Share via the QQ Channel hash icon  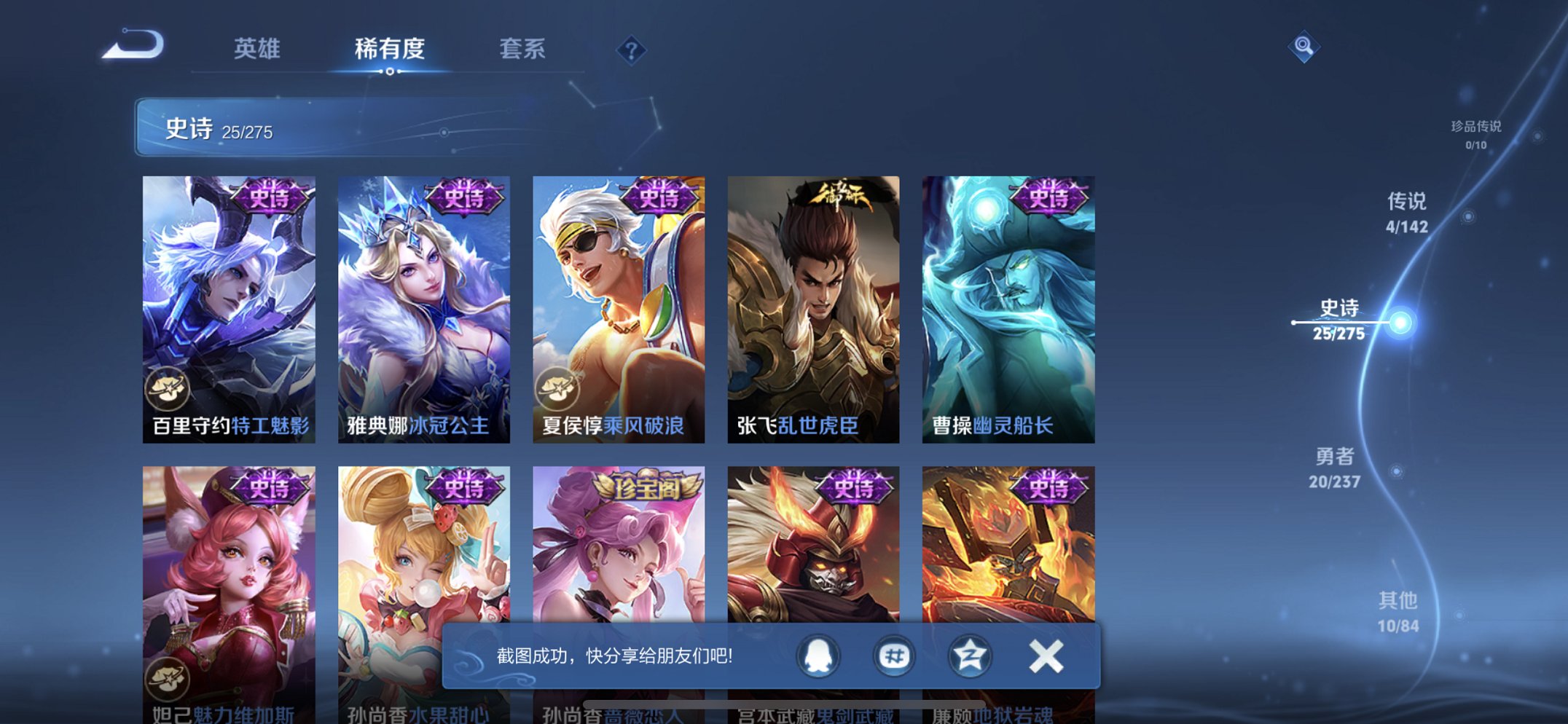coord(893,655)
